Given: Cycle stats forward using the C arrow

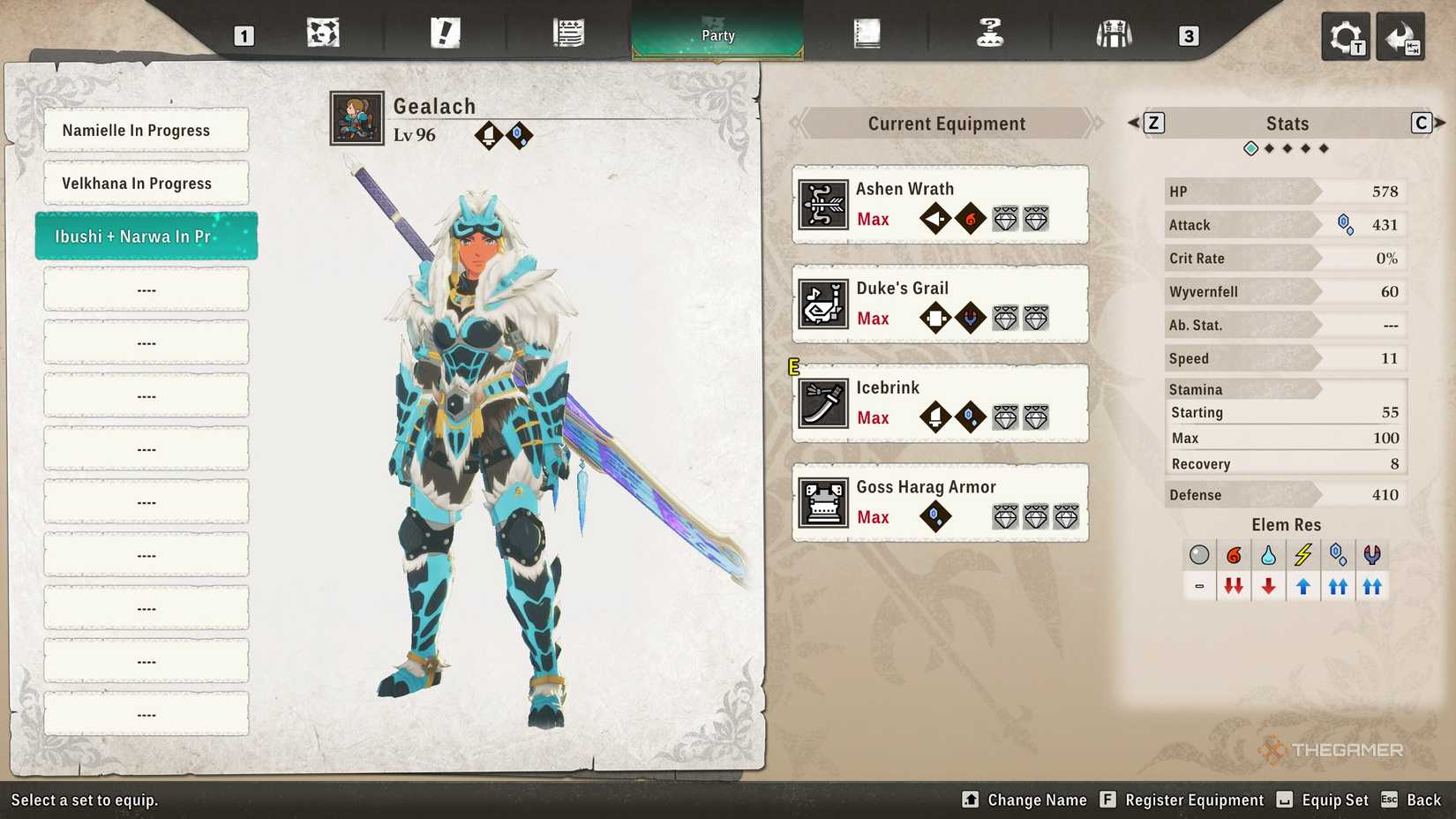Looking at the screenshot, I should pos(1422,124).
